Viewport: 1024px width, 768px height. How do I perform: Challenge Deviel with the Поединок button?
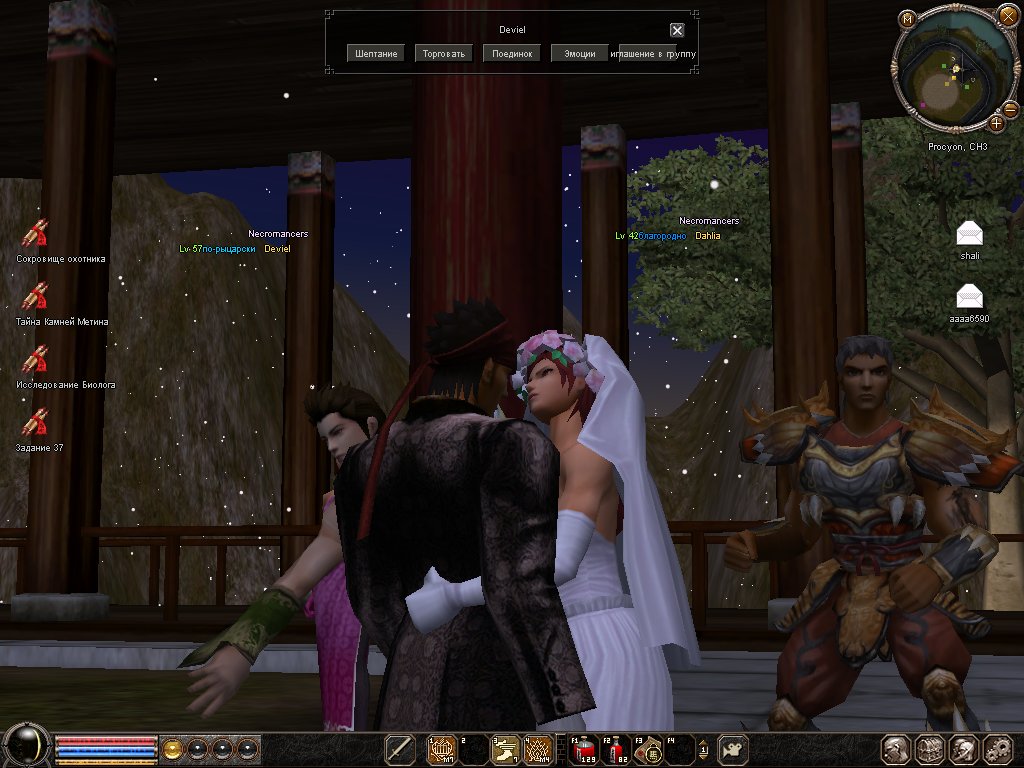point(512,53)
